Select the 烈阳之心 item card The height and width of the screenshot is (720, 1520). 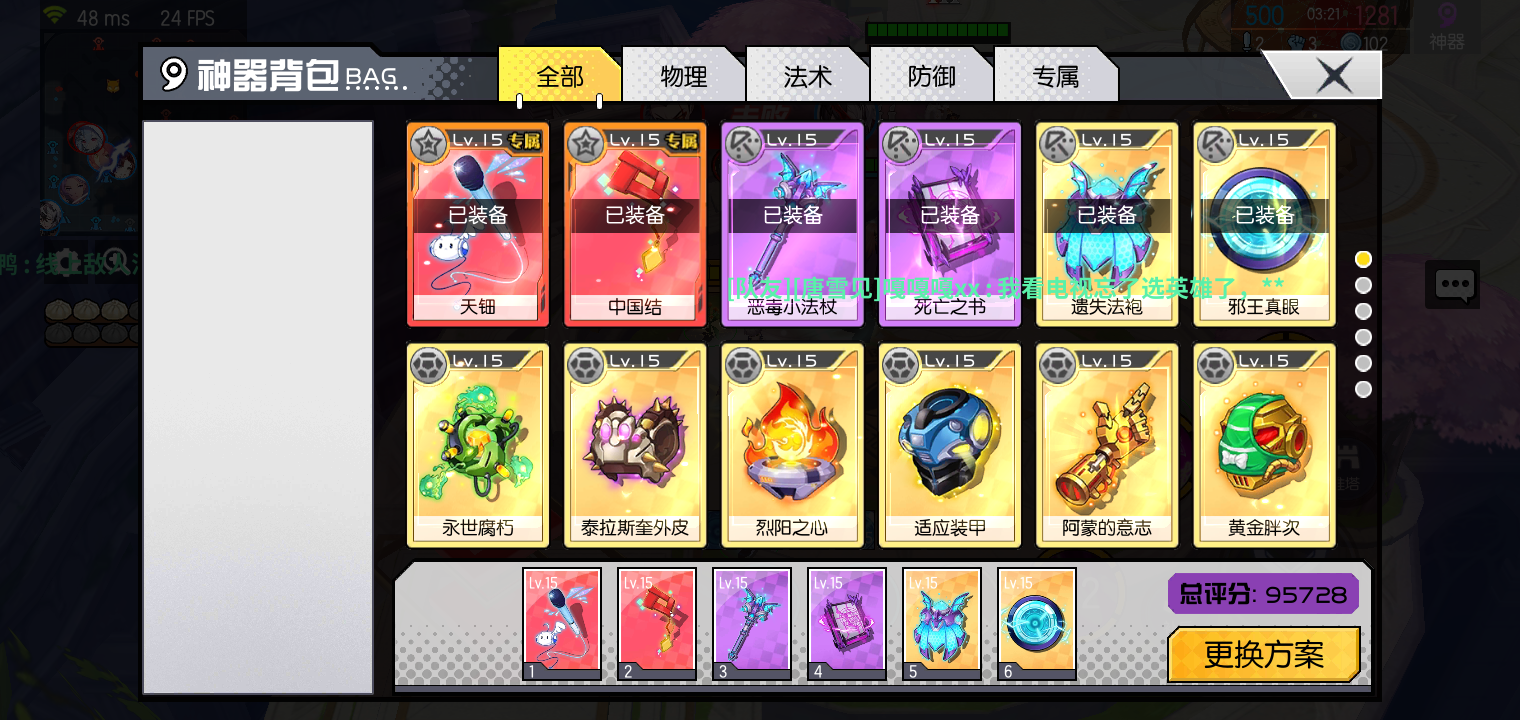[x=793, y=445]
